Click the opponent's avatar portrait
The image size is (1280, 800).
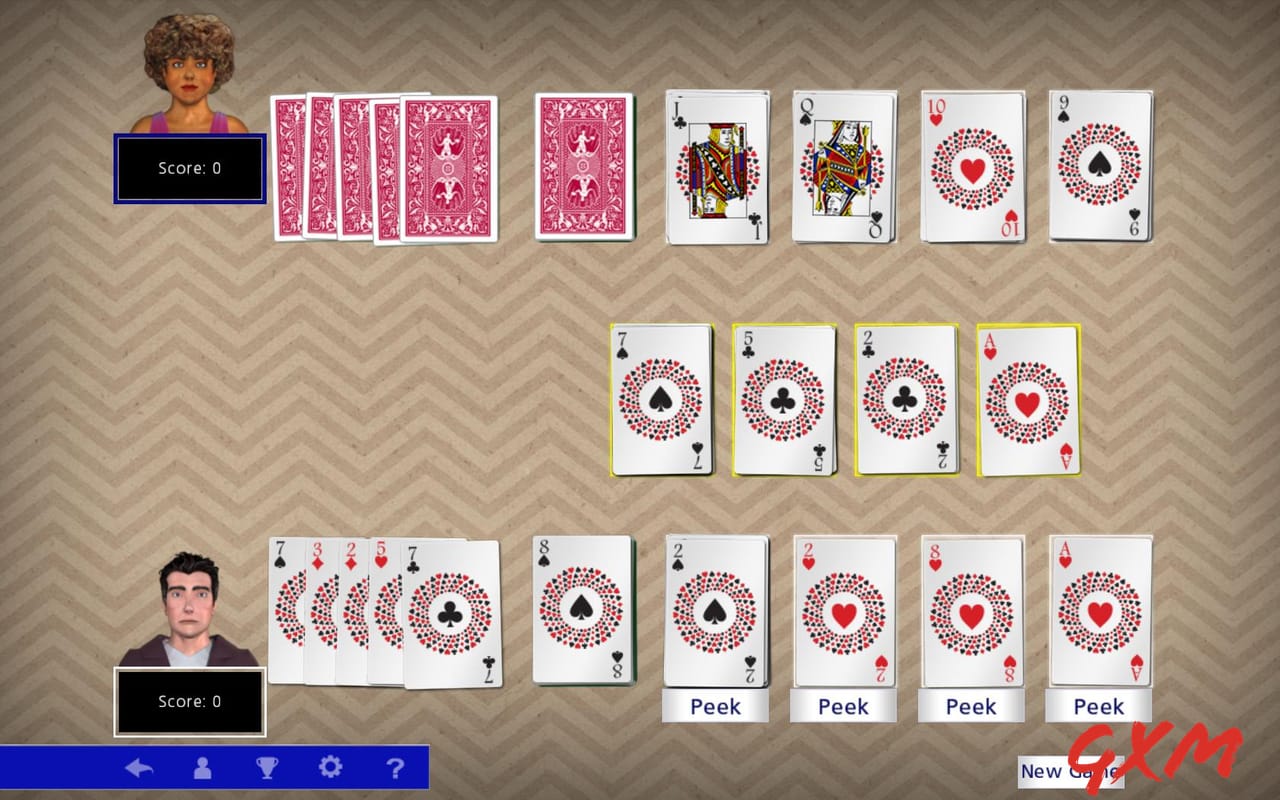point(185,65)
